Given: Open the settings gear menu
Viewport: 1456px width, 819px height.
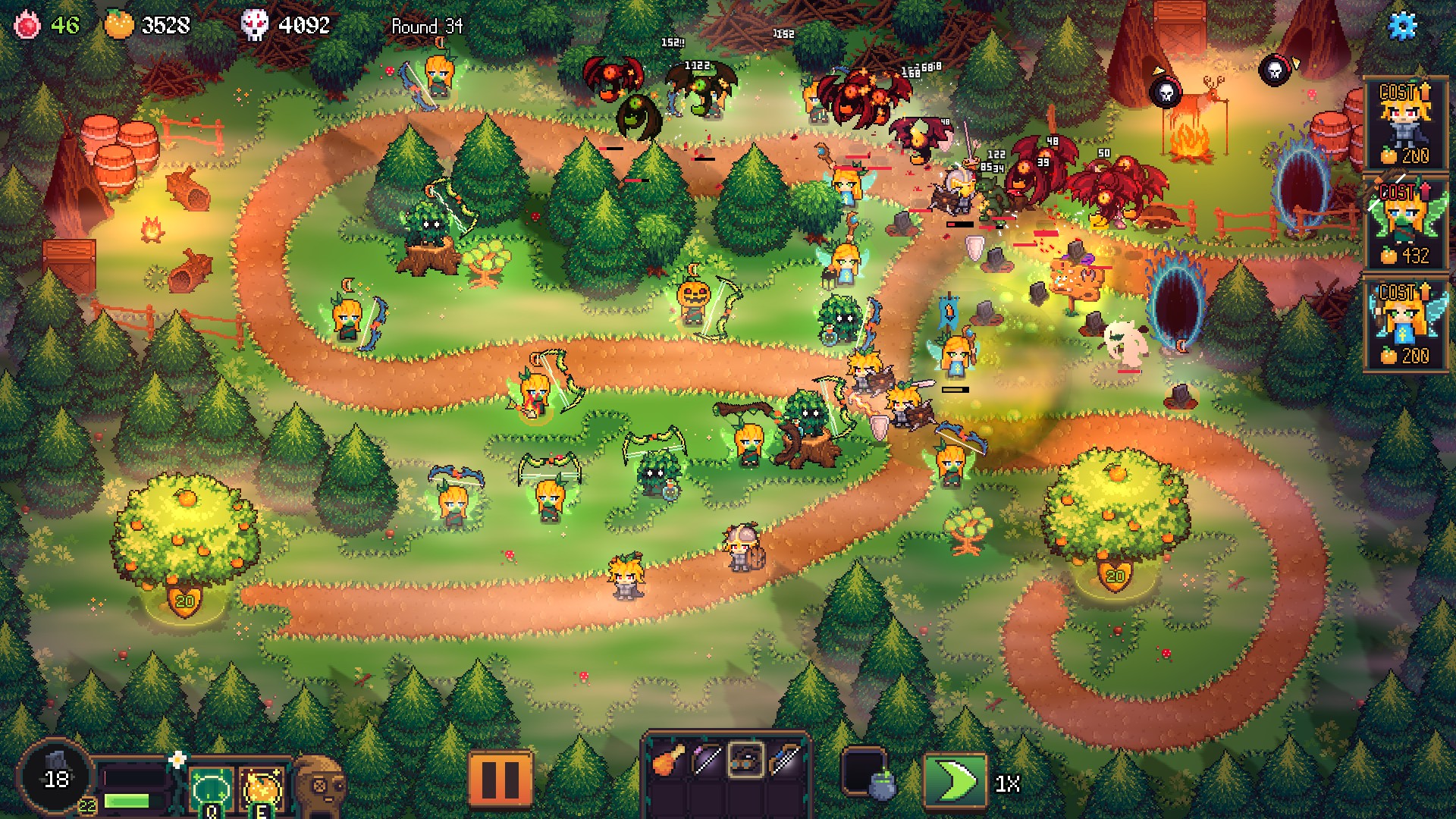Looking at the screenshot, I should click(x=1401, y=26).
